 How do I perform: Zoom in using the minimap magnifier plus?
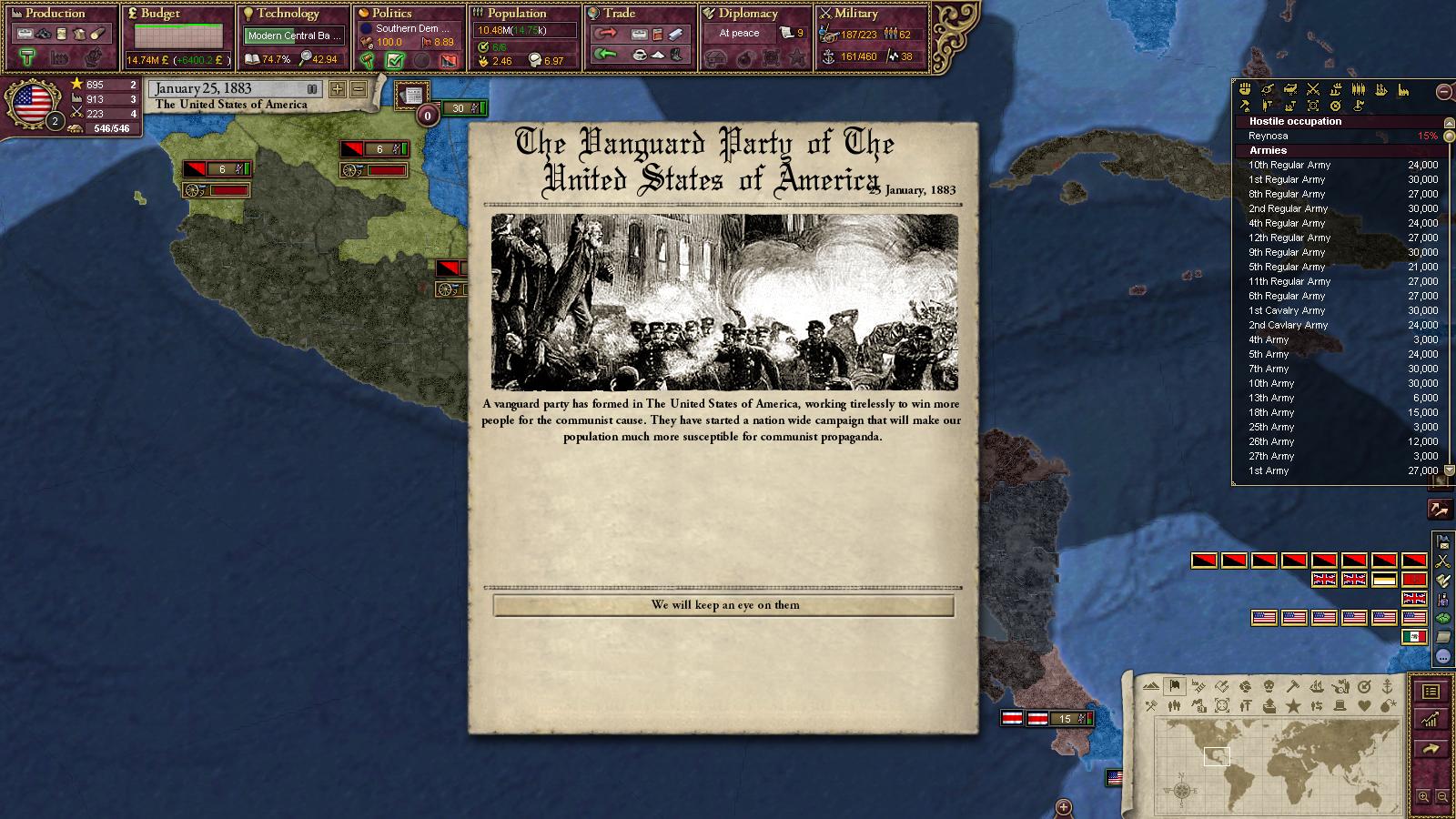pyautogui.click(x=1423, y=797)
